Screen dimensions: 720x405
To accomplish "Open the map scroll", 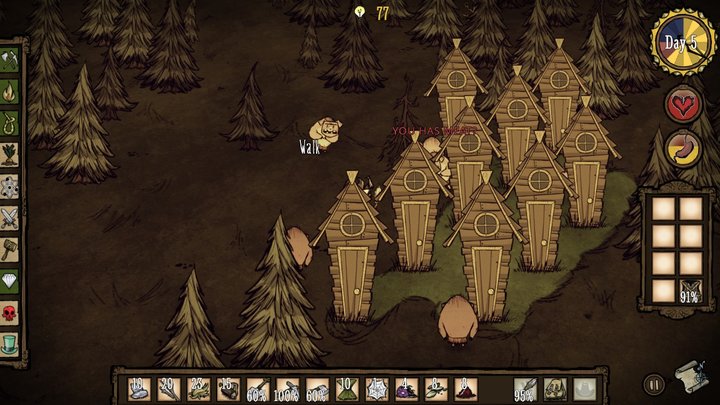I will (688, 376).
